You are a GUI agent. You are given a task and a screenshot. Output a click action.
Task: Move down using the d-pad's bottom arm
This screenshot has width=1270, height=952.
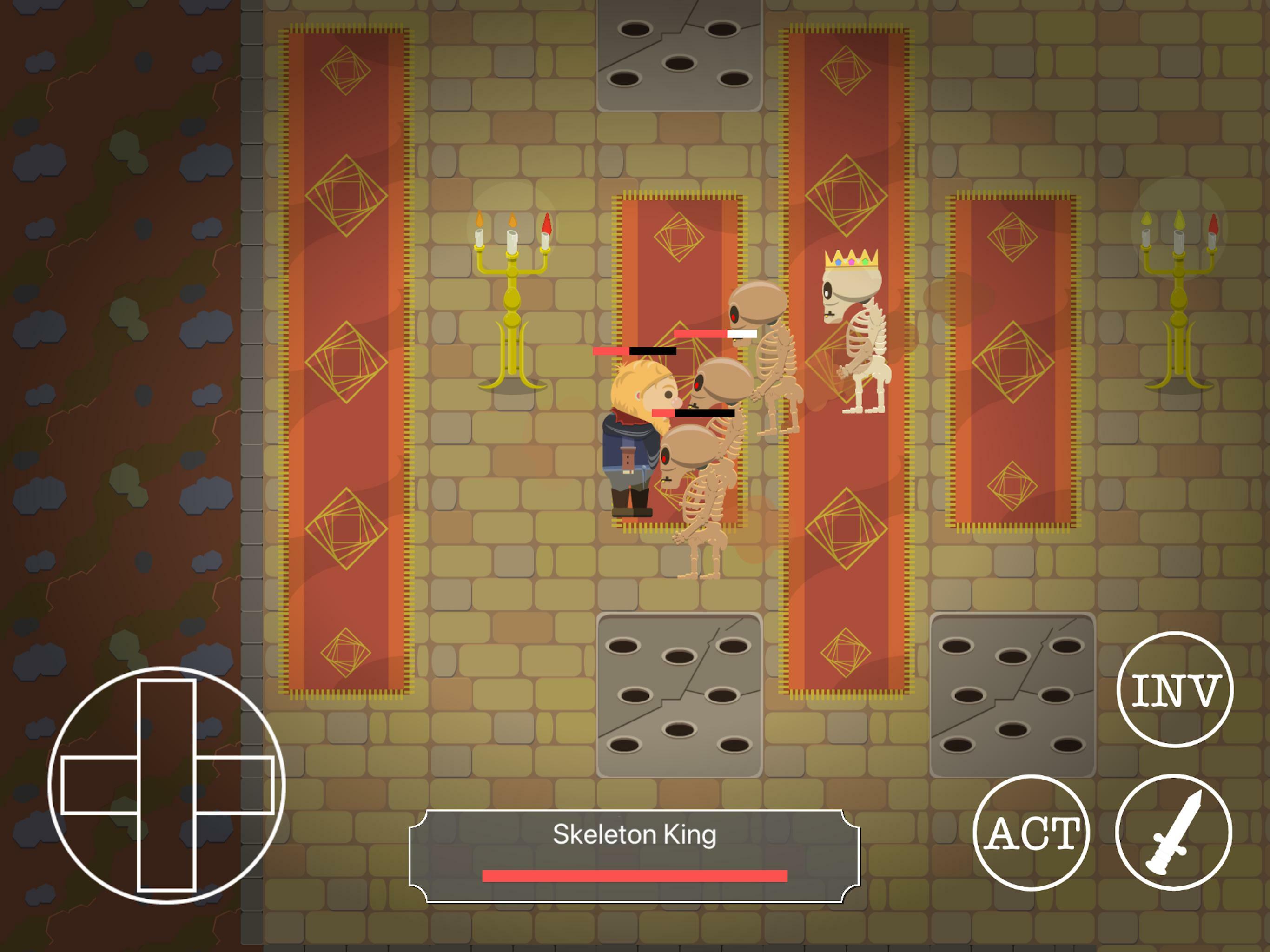(166, 853)
